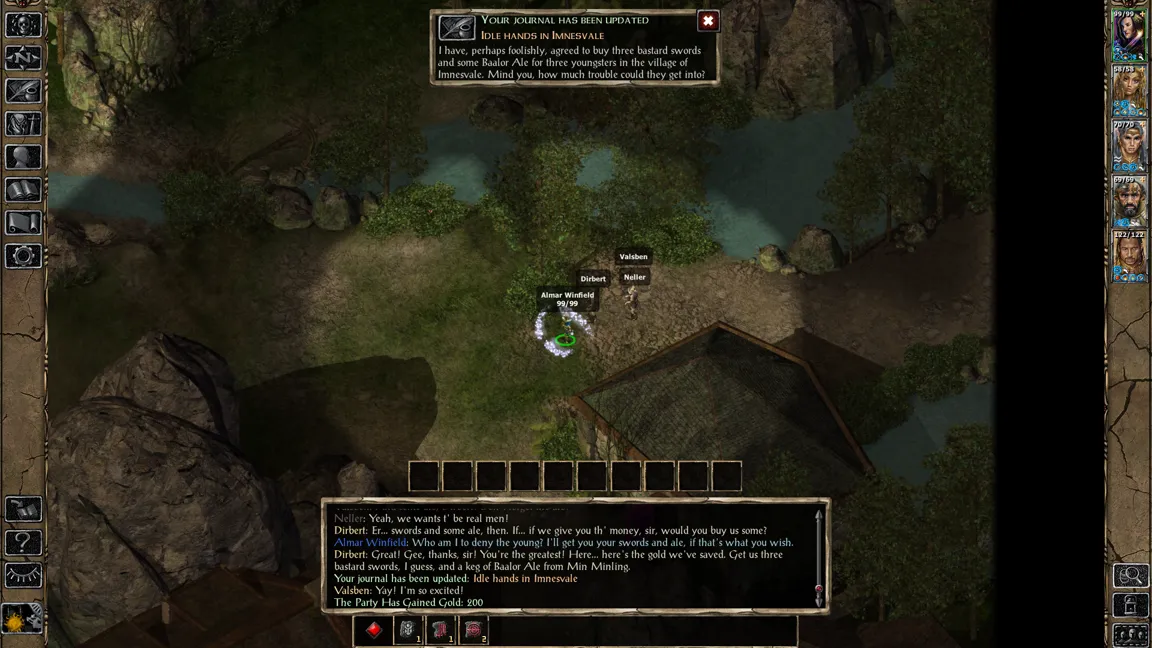Close the journal update popup
This screenshot has height=648, width=1152.
(x=708, y=21)
